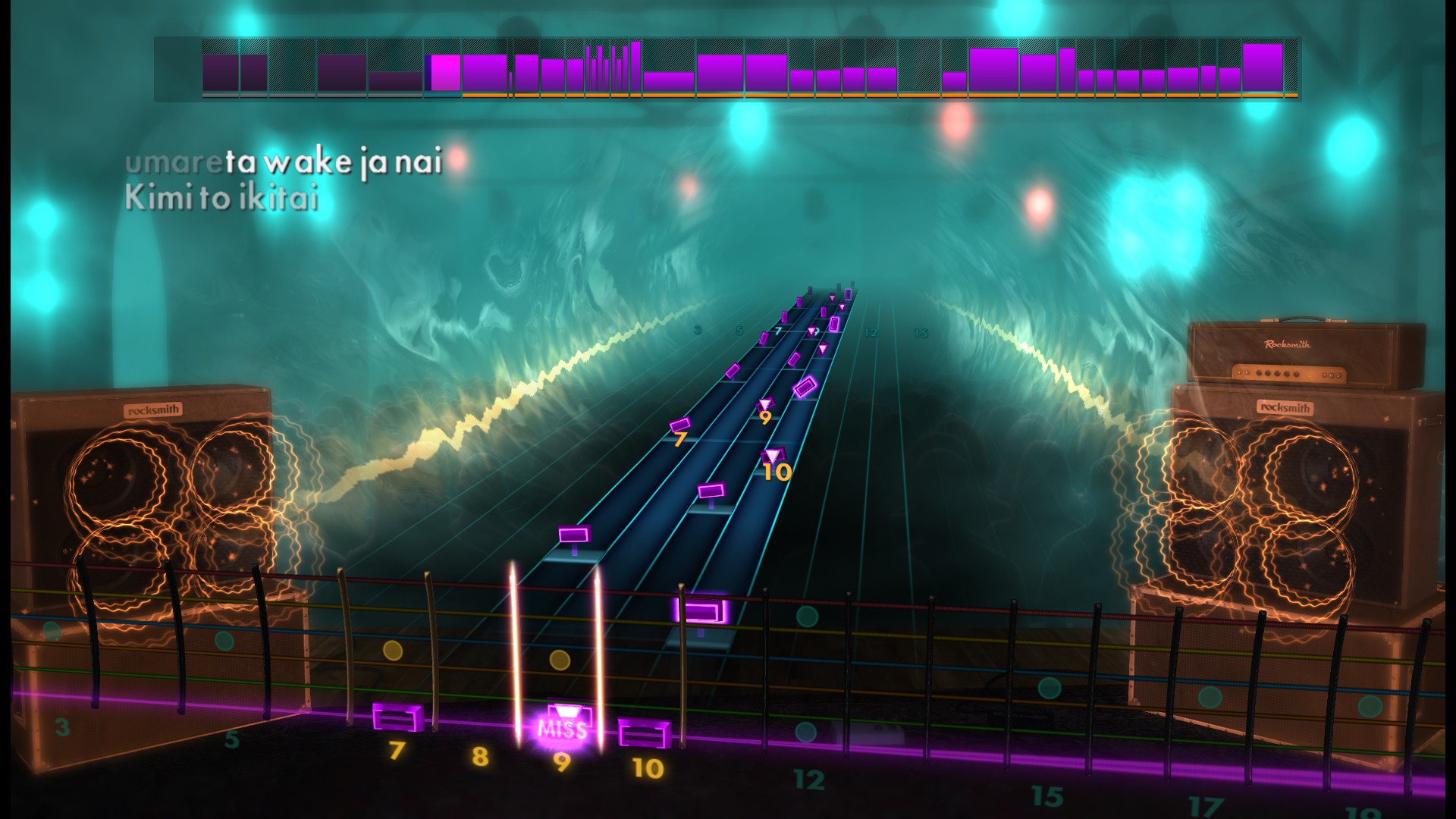The height and width of the screenshot is (819, 1456).
Task: Open the current playback section of the progress bar
Action: [444, 72]
